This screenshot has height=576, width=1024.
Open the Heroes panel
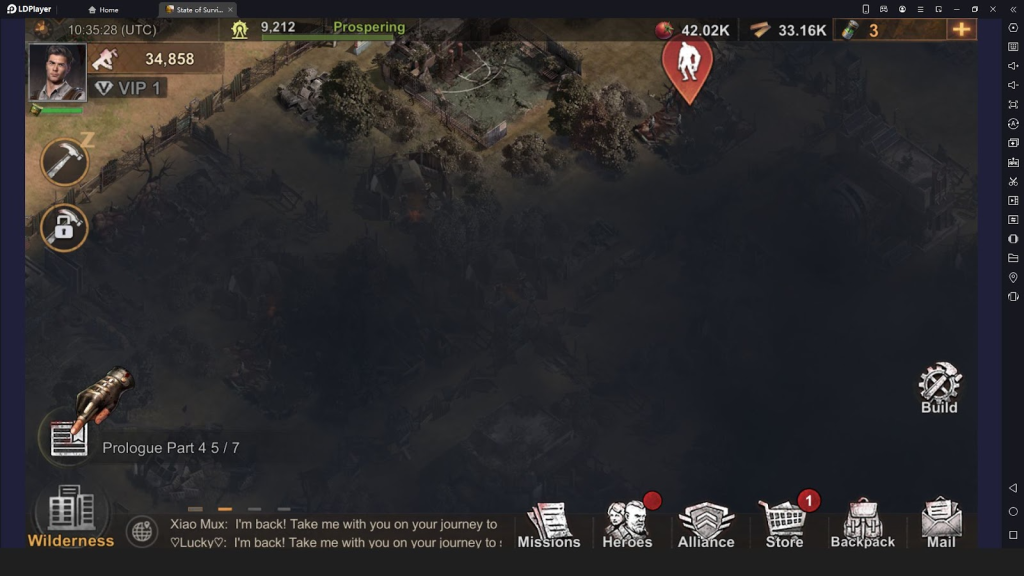click(627, 525)
